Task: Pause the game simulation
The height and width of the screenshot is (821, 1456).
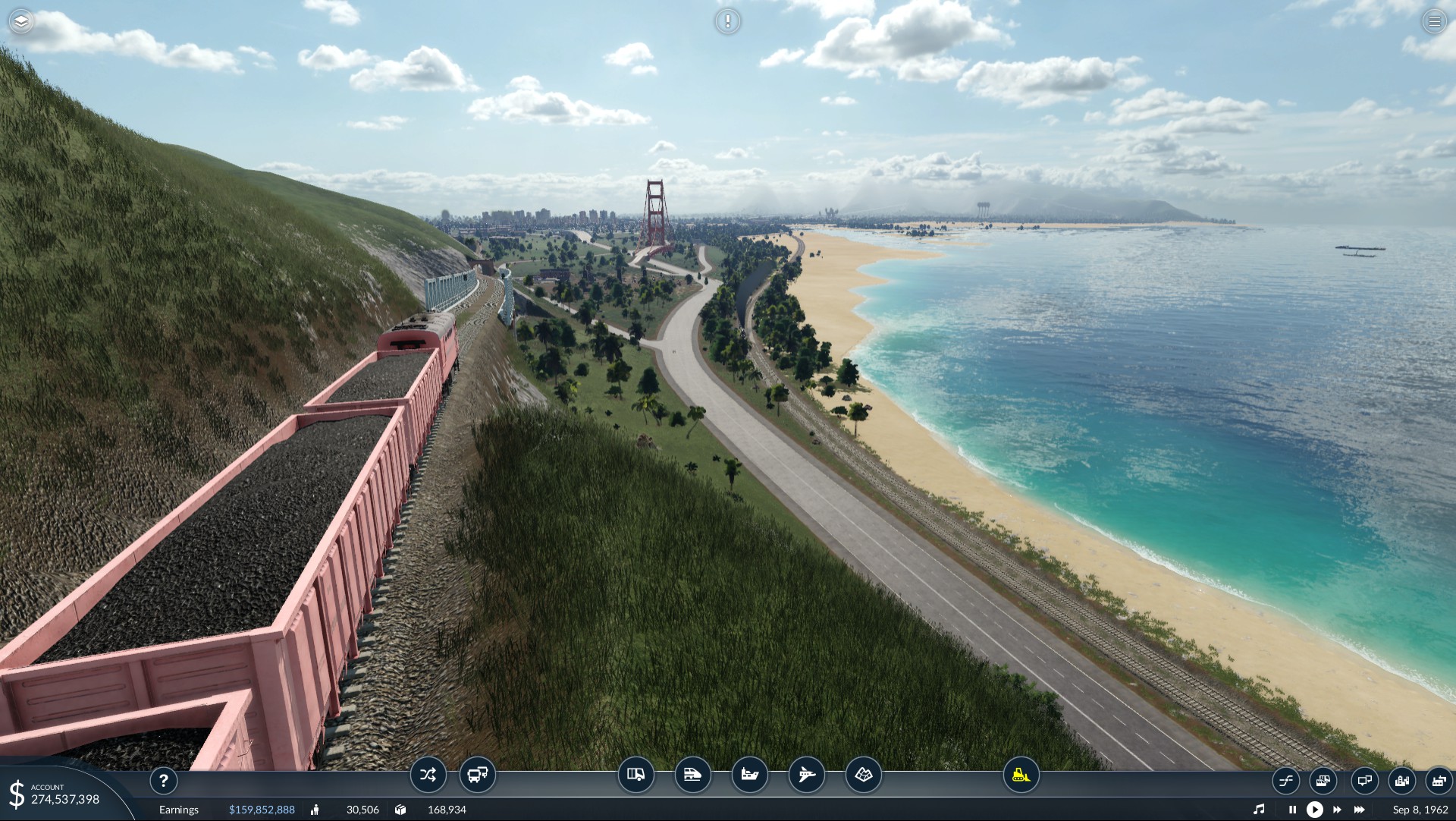Action: [1292, 810]
